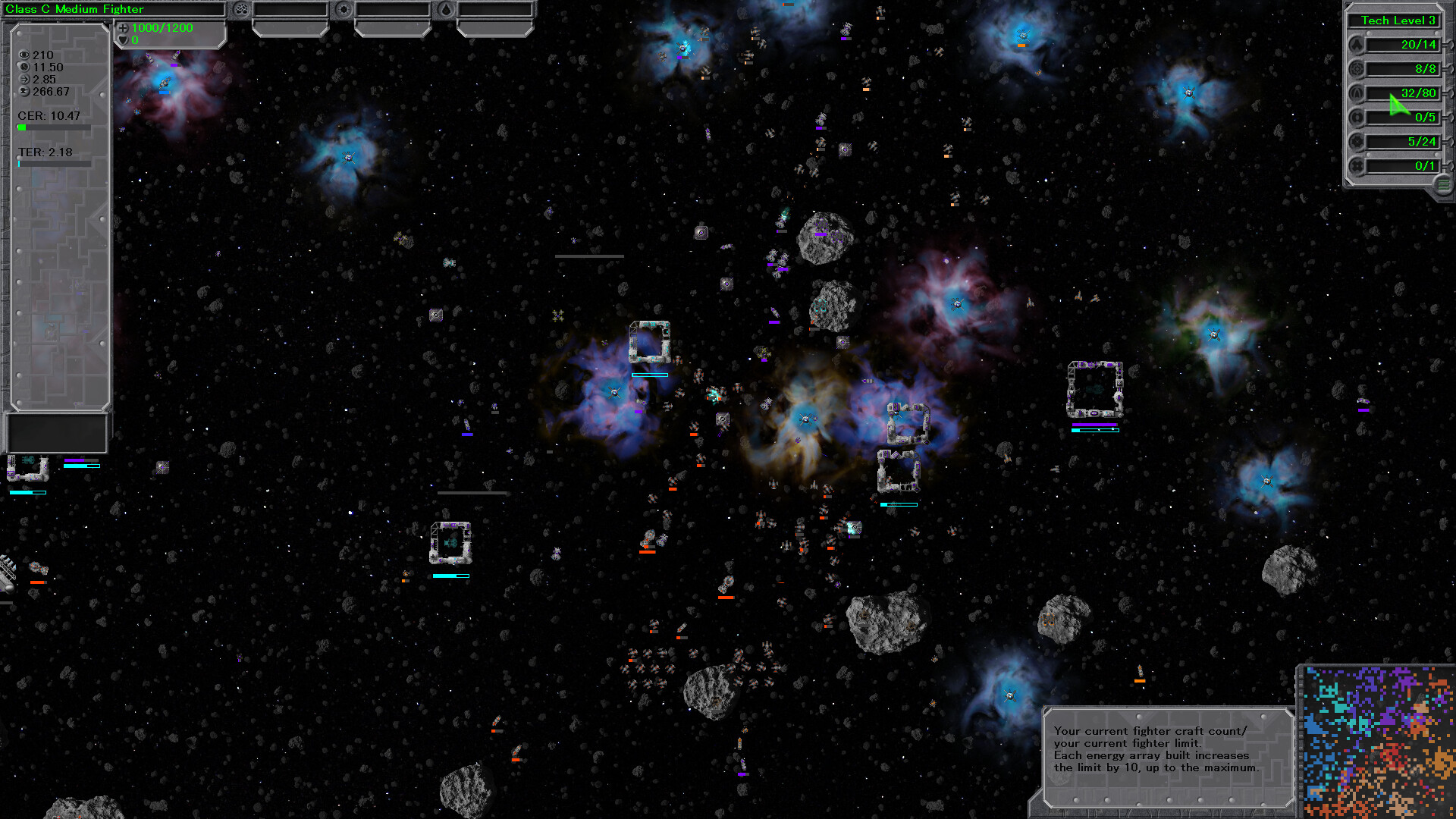Toggle the unit icon beside the 0/5 counter
Viewport: 1456px width, 819px height.
[x=1357, y=117]
